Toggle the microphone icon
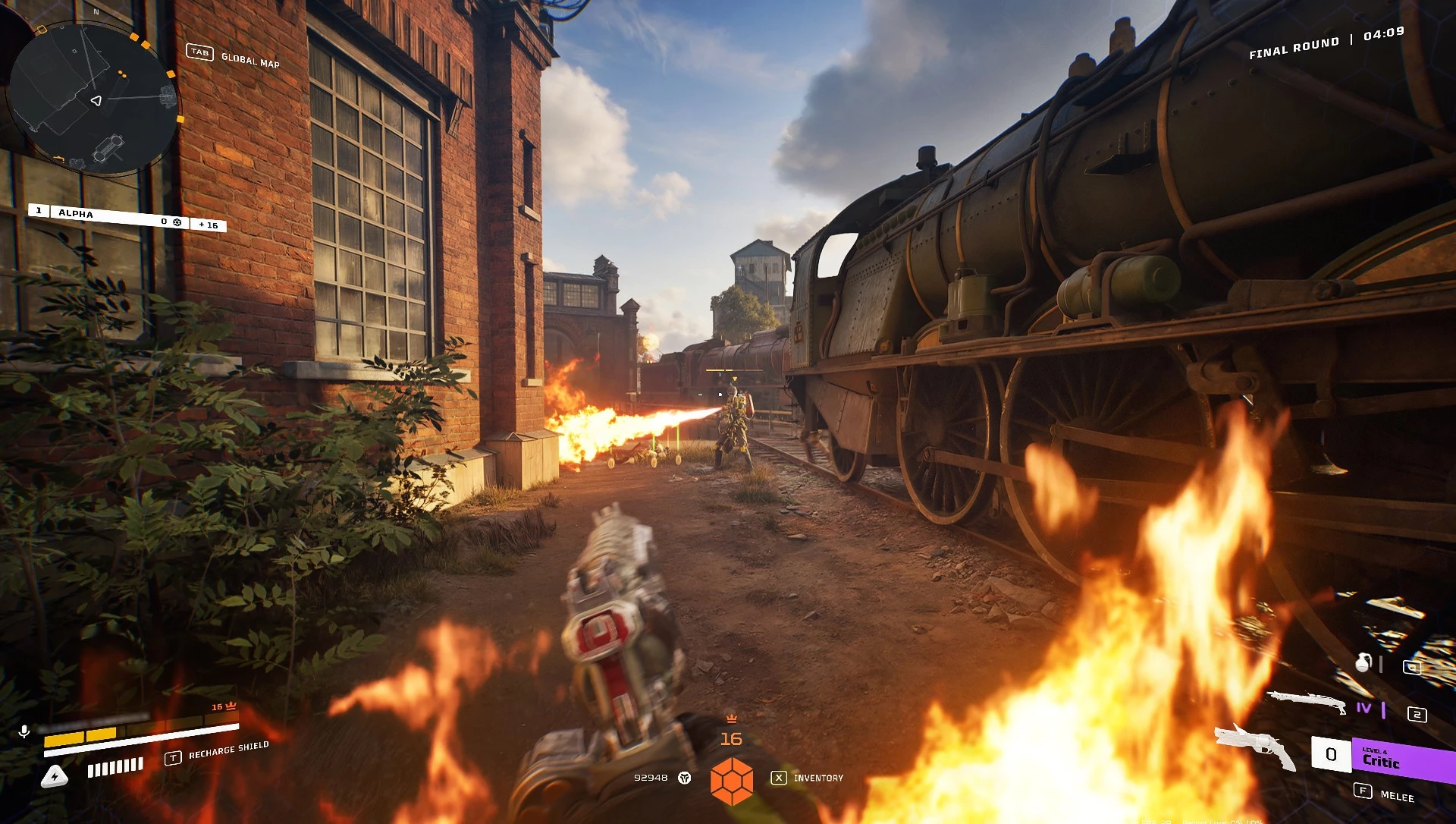Screen dimensions: 1456x824 coord(24,731)
